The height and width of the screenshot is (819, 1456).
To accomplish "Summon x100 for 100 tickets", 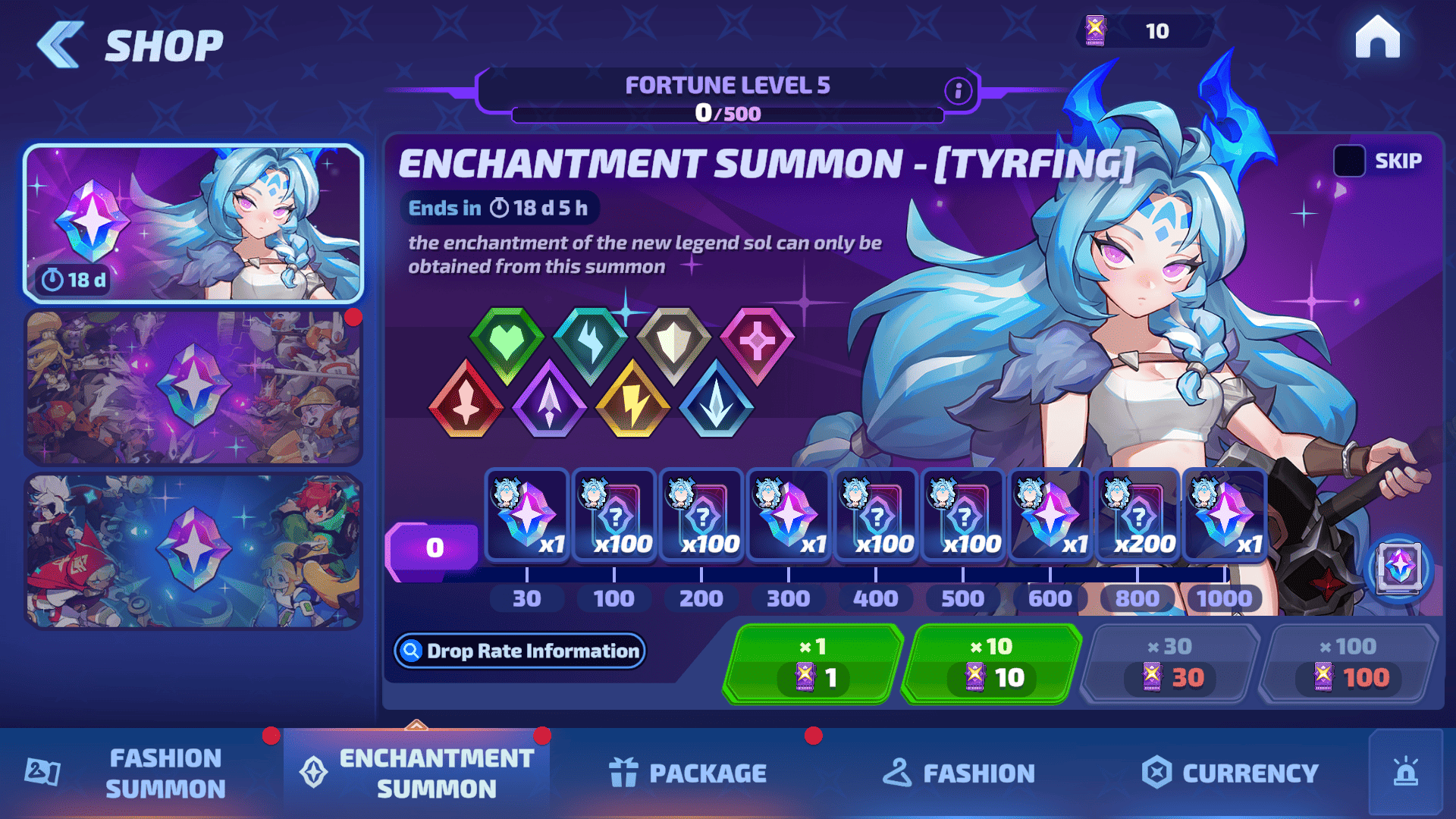I will coord(1348,664).
